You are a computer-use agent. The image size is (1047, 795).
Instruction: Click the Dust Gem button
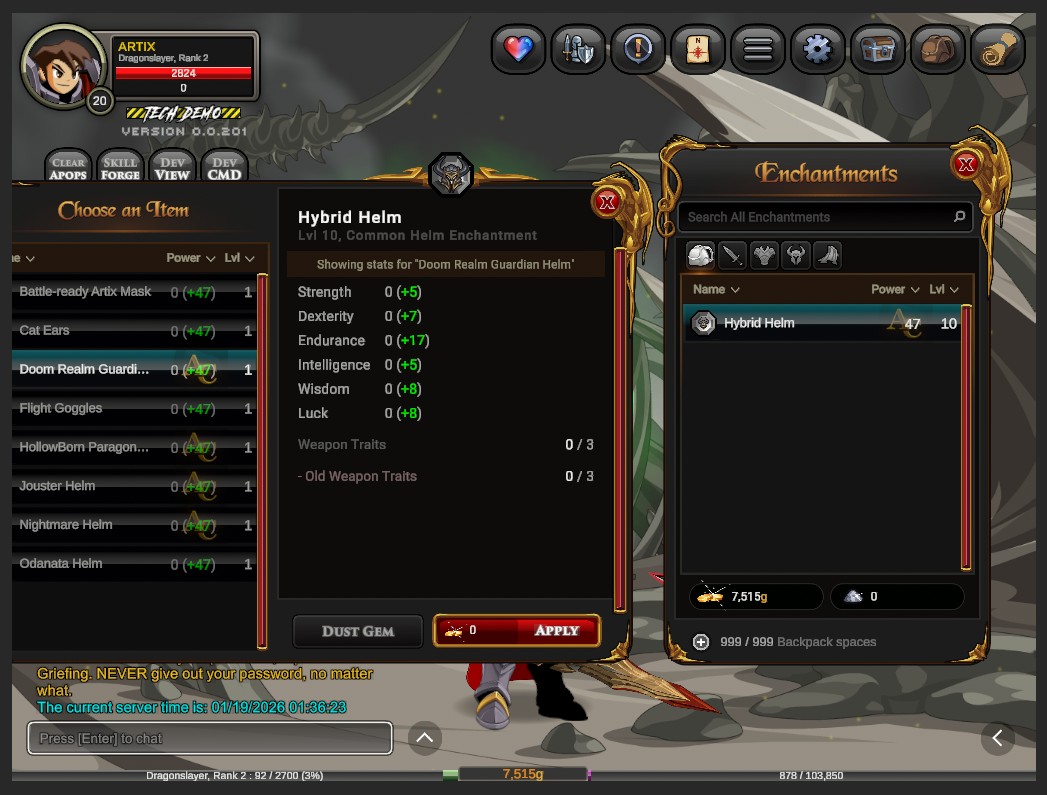[357, 631]
